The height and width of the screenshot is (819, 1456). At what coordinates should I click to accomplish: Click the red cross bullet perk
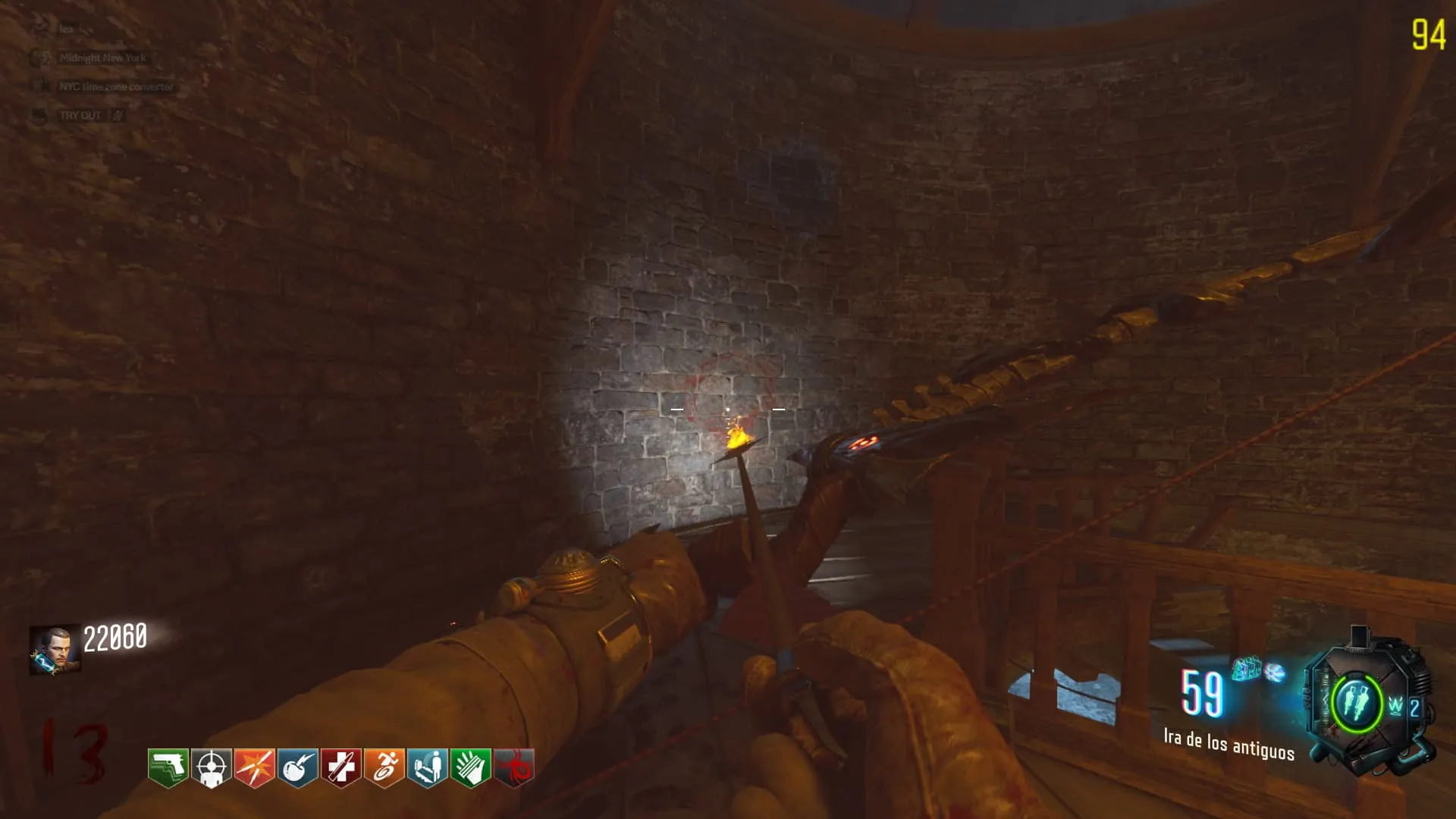pos(340,768)
